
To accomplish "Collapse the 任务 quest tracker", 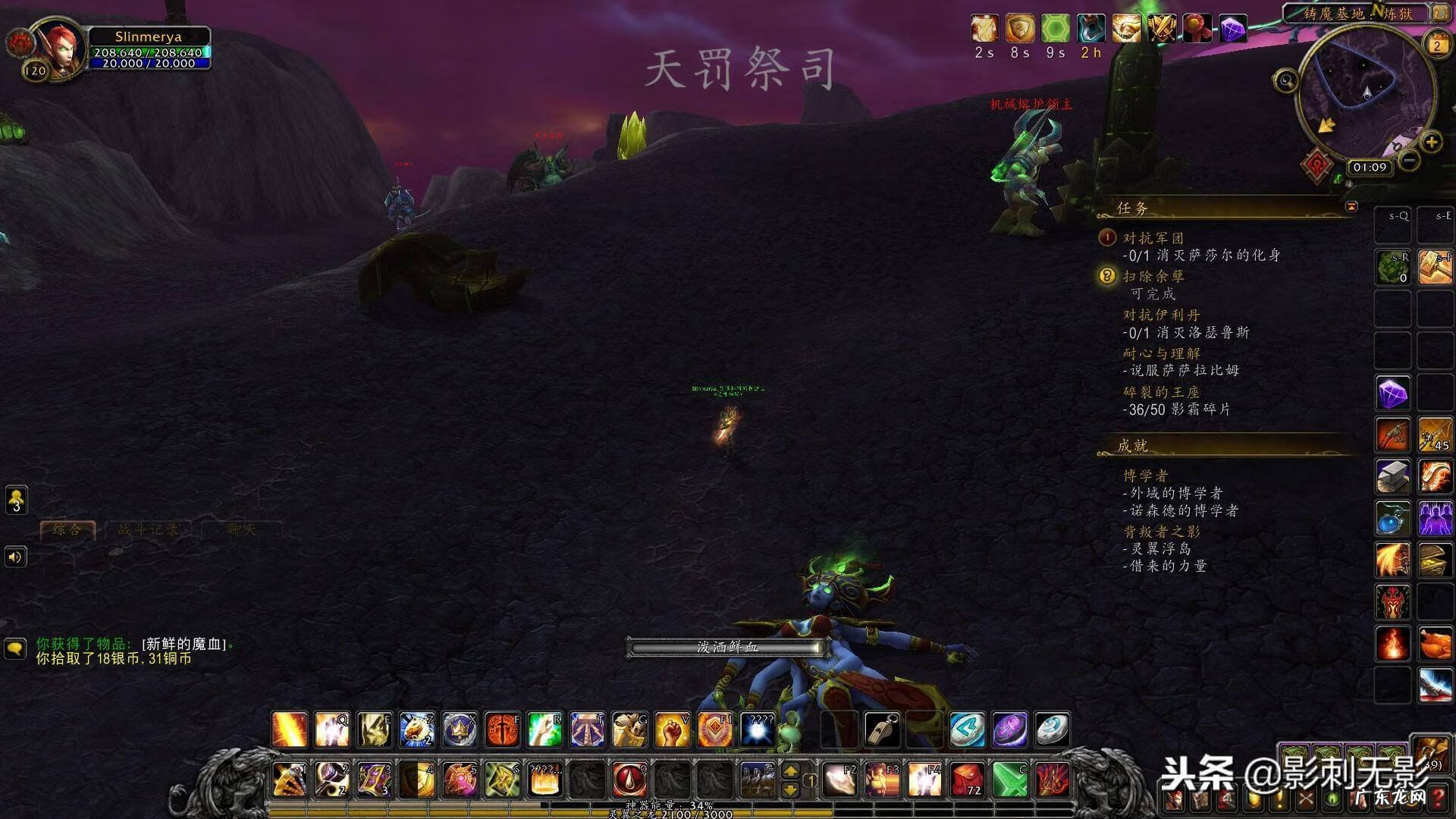I will click(1351, 206).
